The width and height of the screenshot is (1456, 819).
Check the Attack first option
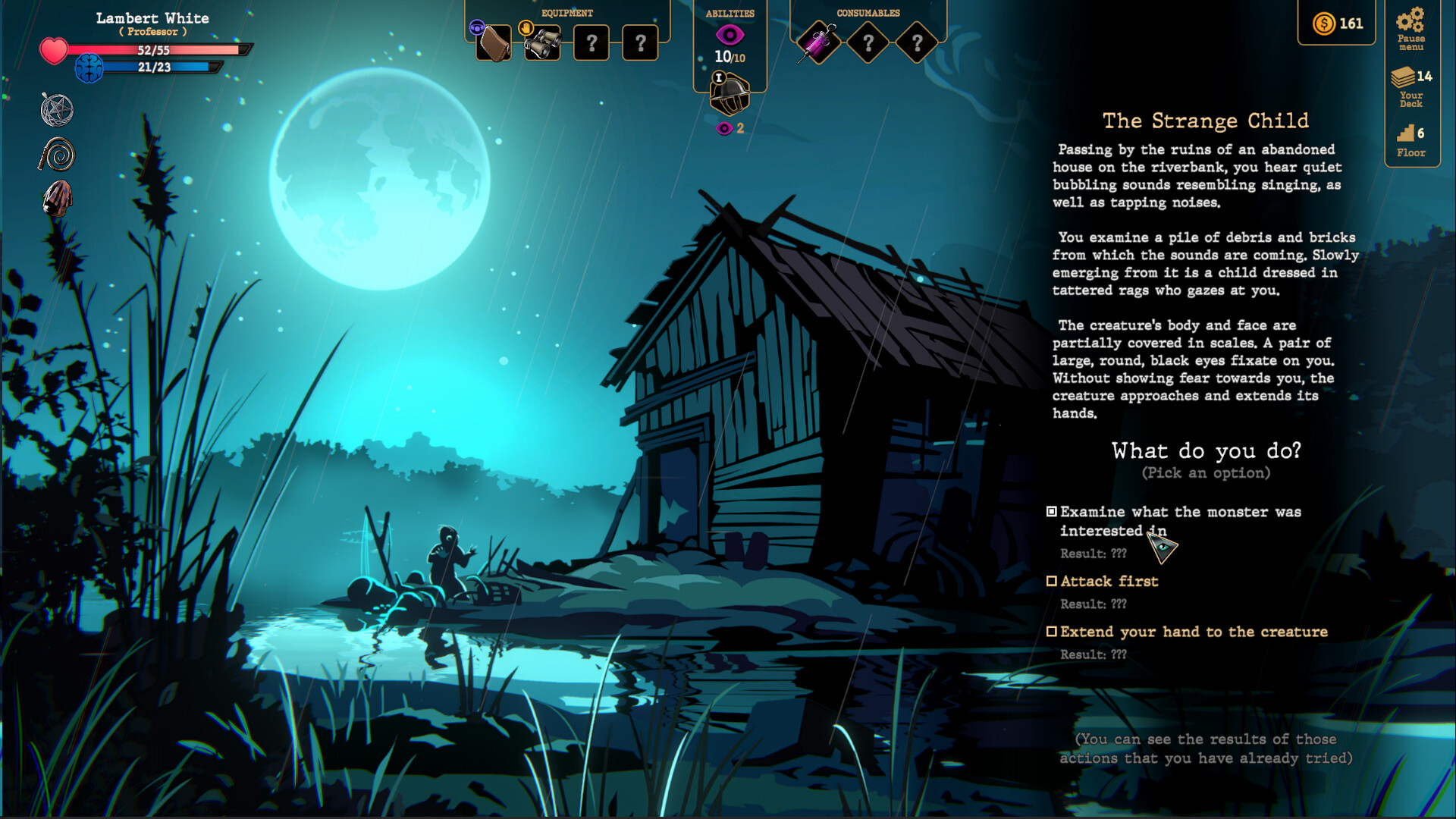(1052, 581)
